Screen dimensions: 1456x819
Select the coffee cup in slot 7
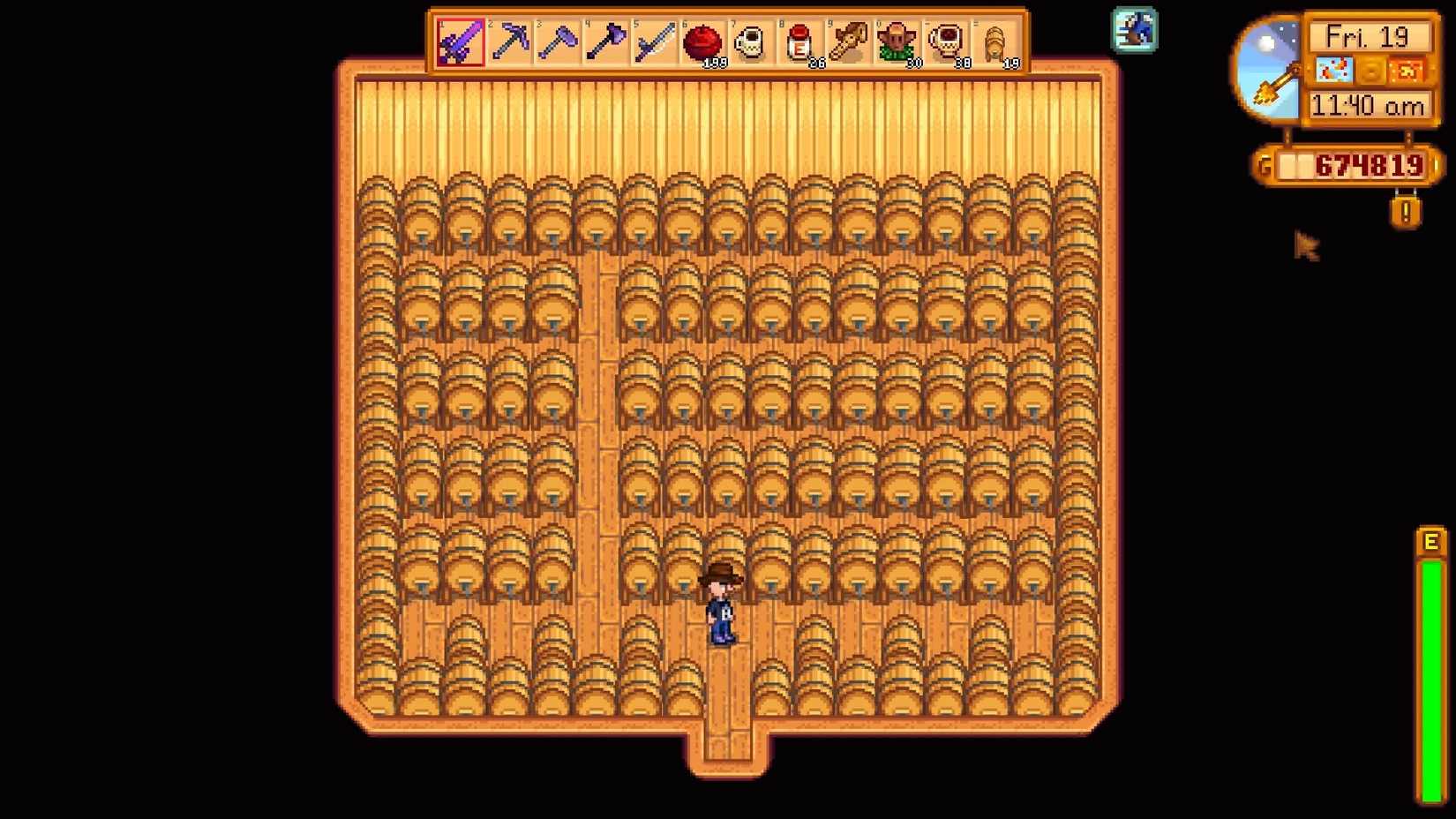[x=751, y=41]
